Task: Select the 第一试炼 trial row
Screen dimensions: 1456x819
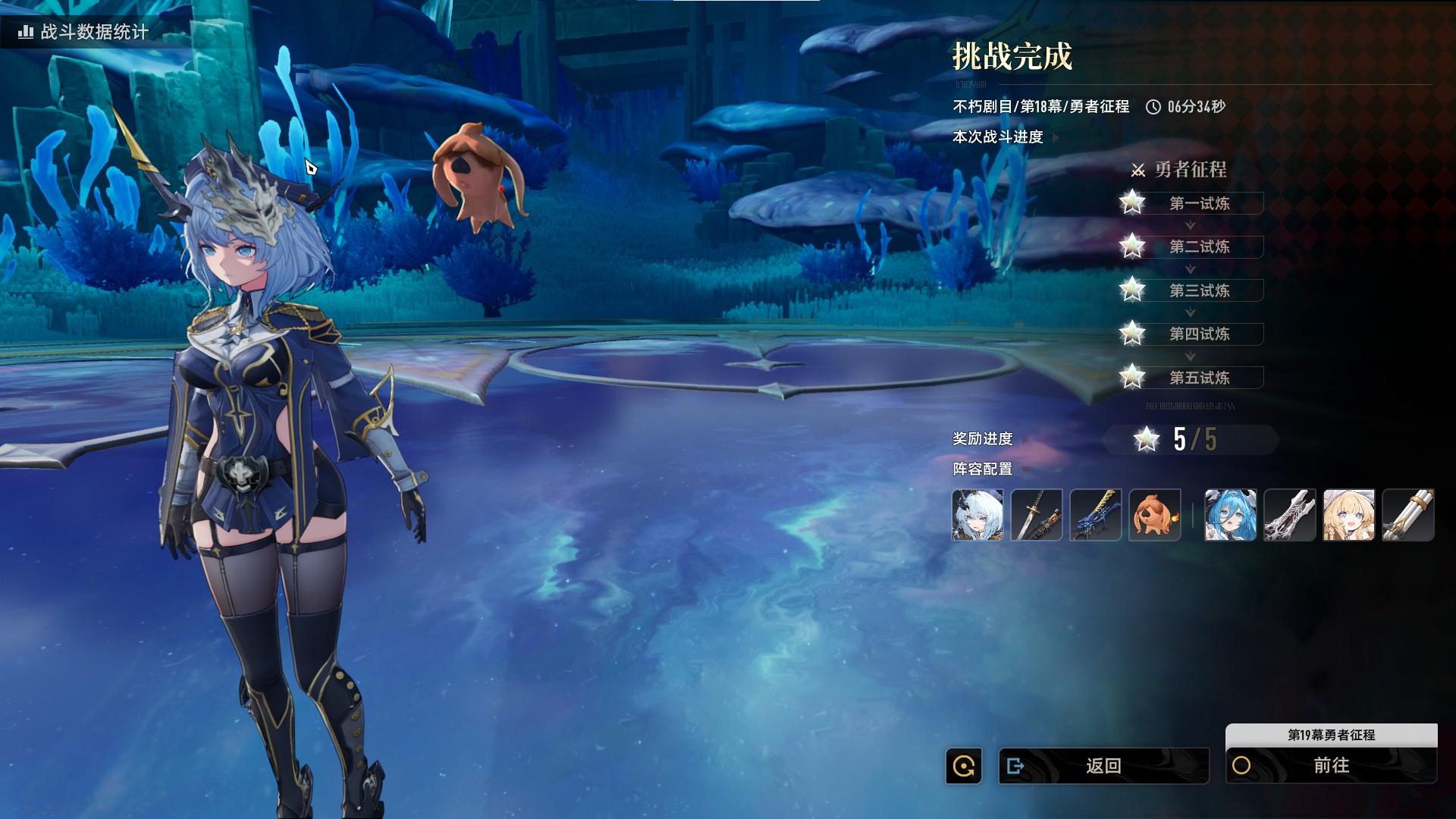Action: click(x=1198, y=203)
